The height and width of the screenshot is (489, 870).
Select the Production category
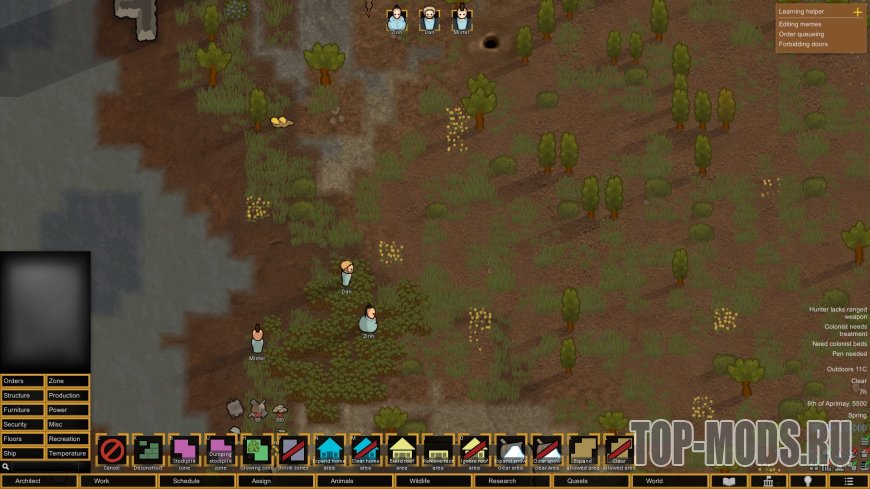(x=68, y=395)
